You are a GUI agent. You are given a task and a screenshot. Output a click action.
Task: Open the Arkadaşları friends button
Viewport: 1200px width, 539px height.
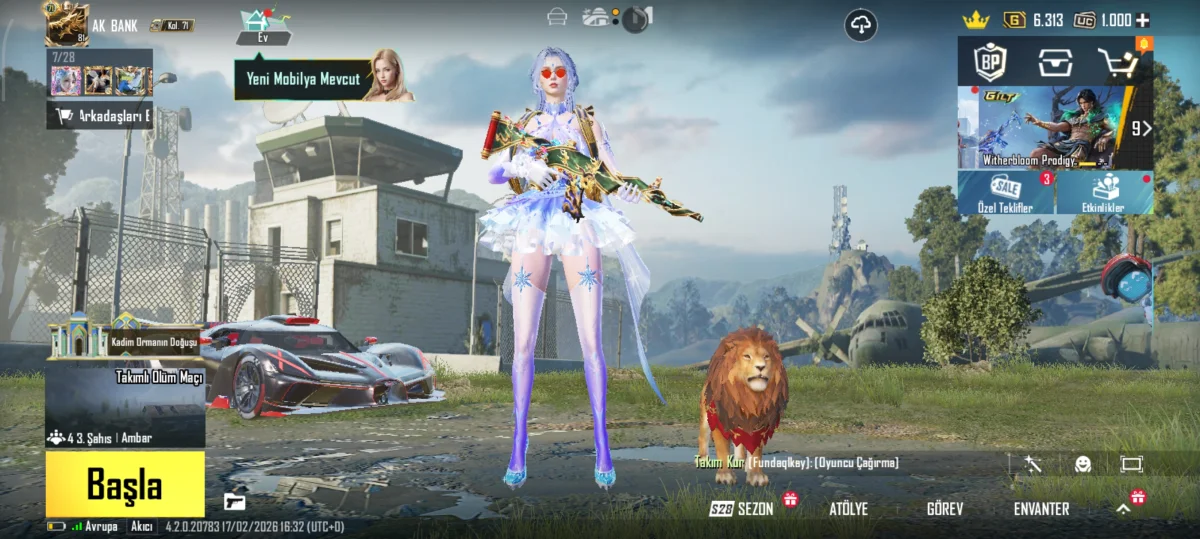pos(100,116)
